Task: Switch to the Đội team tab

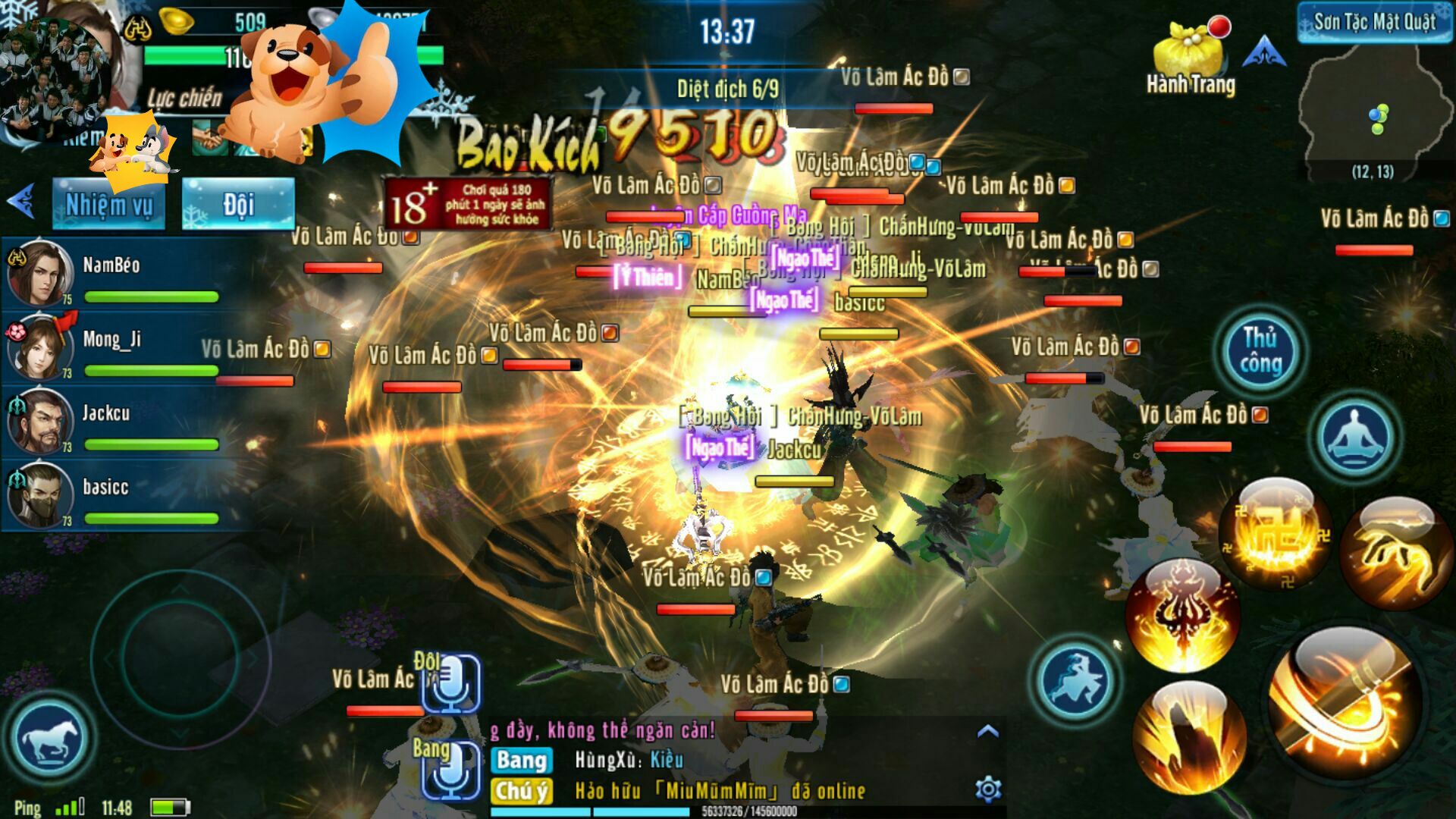Action: 238,204
